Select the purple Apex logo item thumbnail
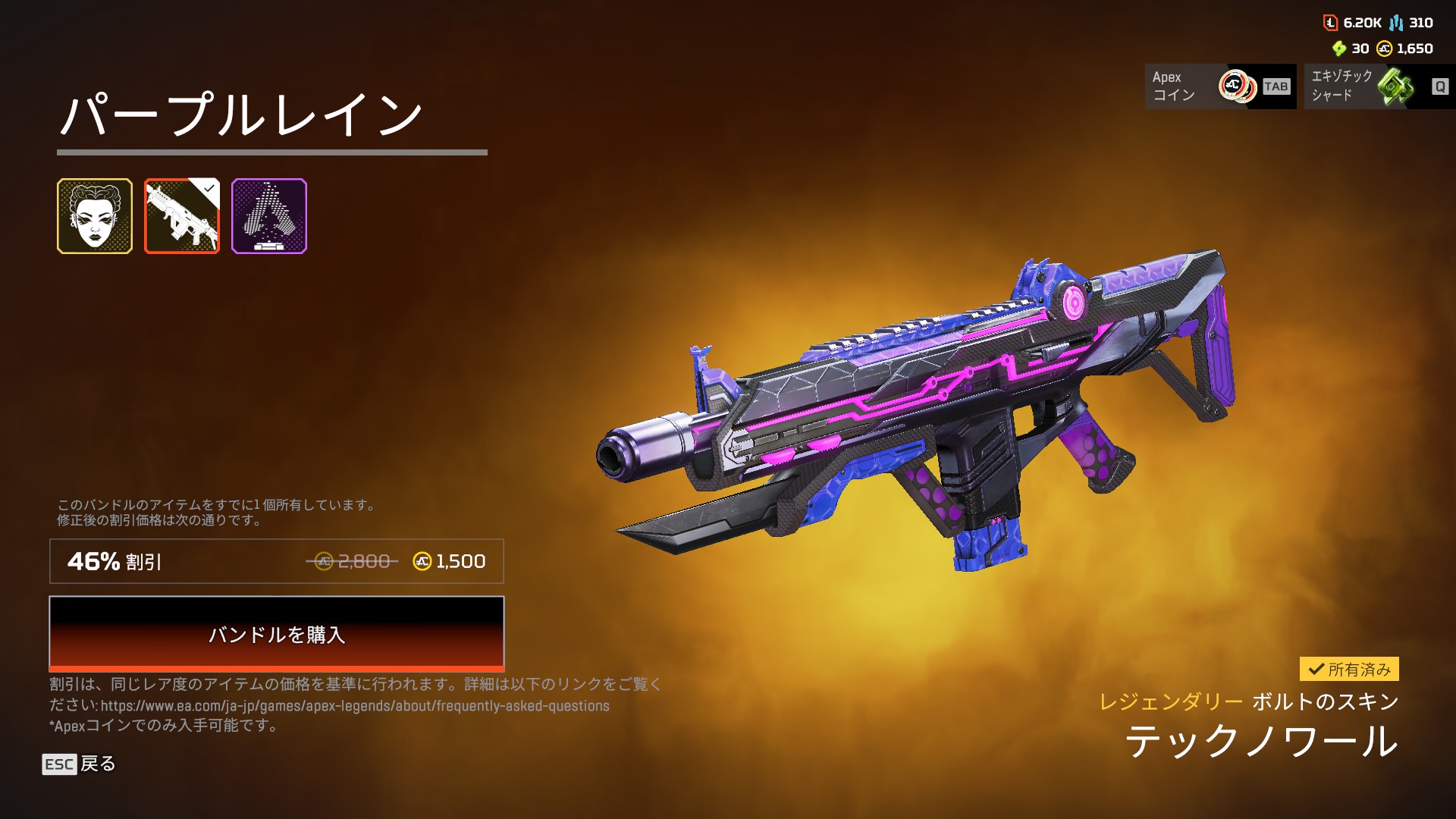This screenshot has width=1456, height=819. tap(269, 216)
